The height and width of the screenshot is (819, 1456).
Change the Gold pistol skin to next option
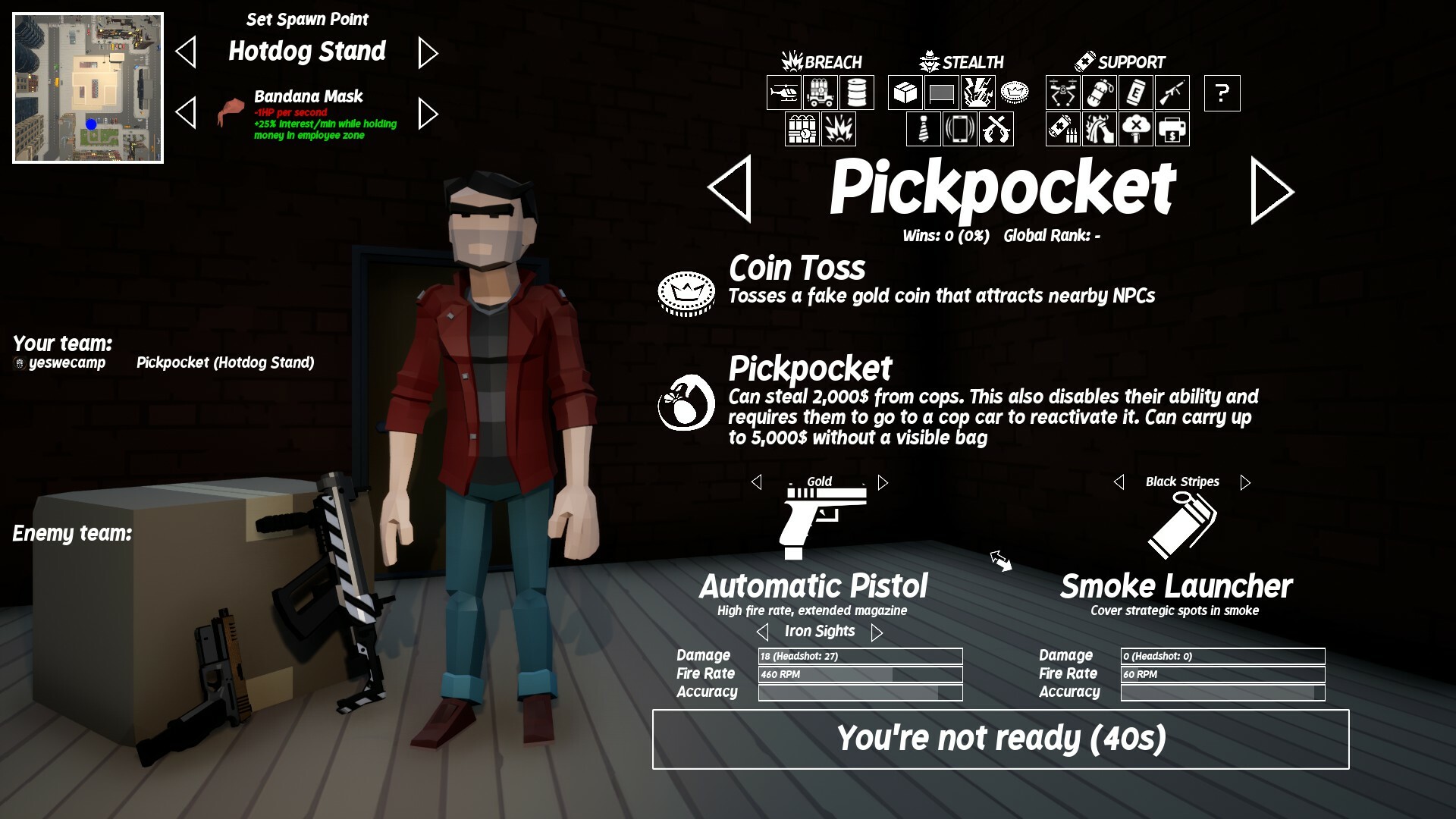coord(882,481)
